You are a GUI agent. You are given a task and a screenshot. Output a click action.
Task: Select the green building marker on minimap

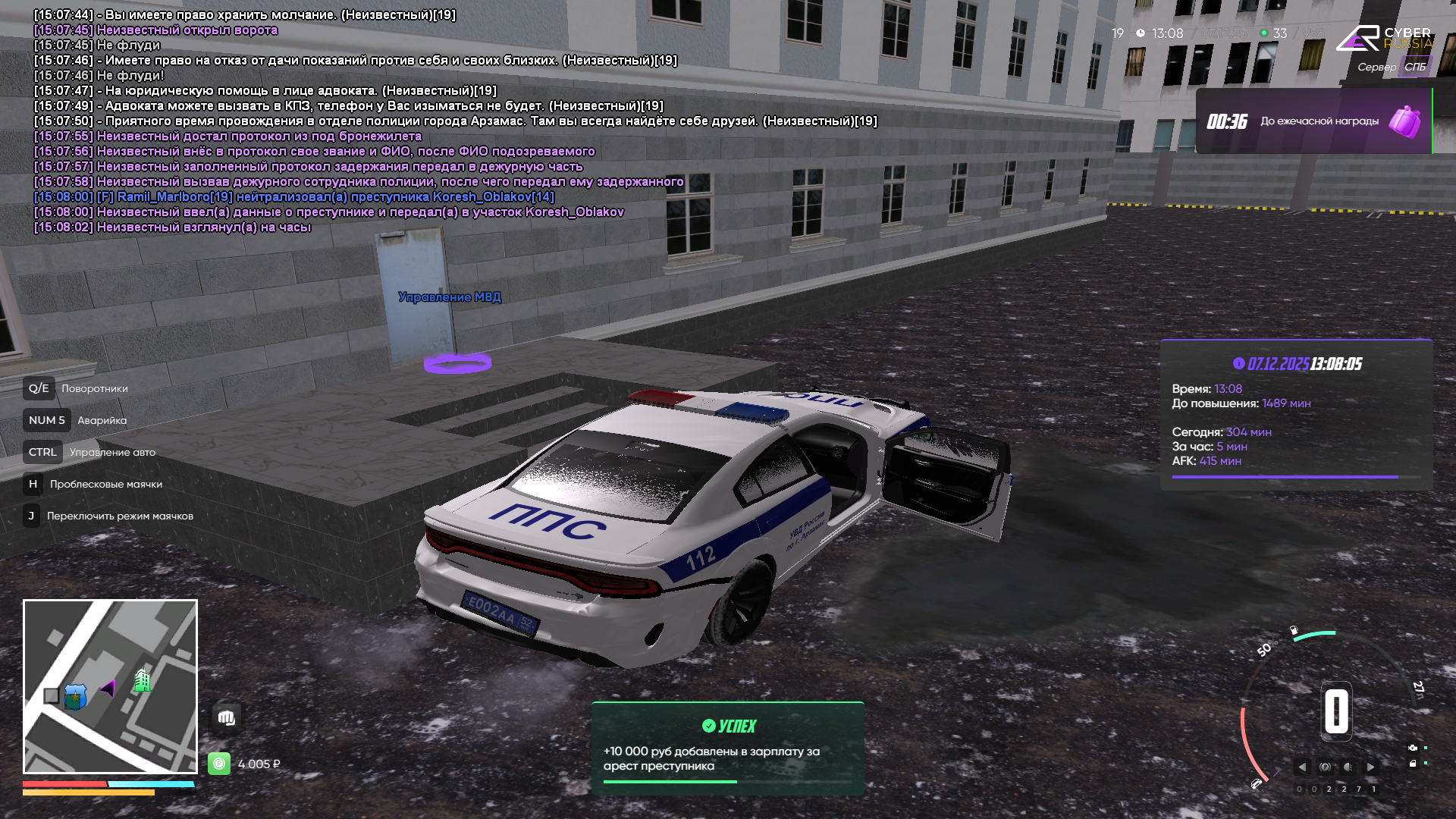142,679
